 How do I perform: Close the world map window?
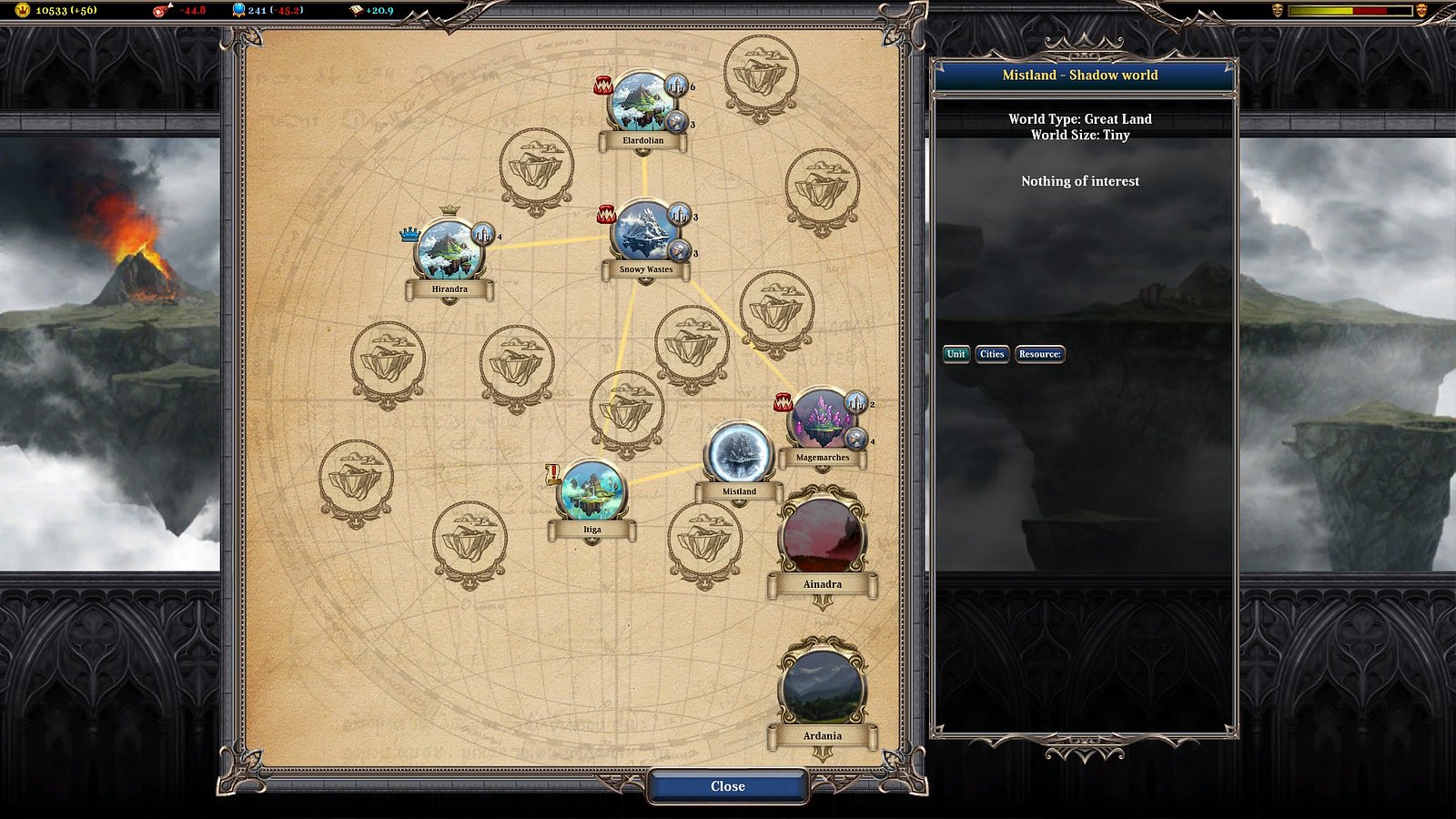click(x=727, y=786)
